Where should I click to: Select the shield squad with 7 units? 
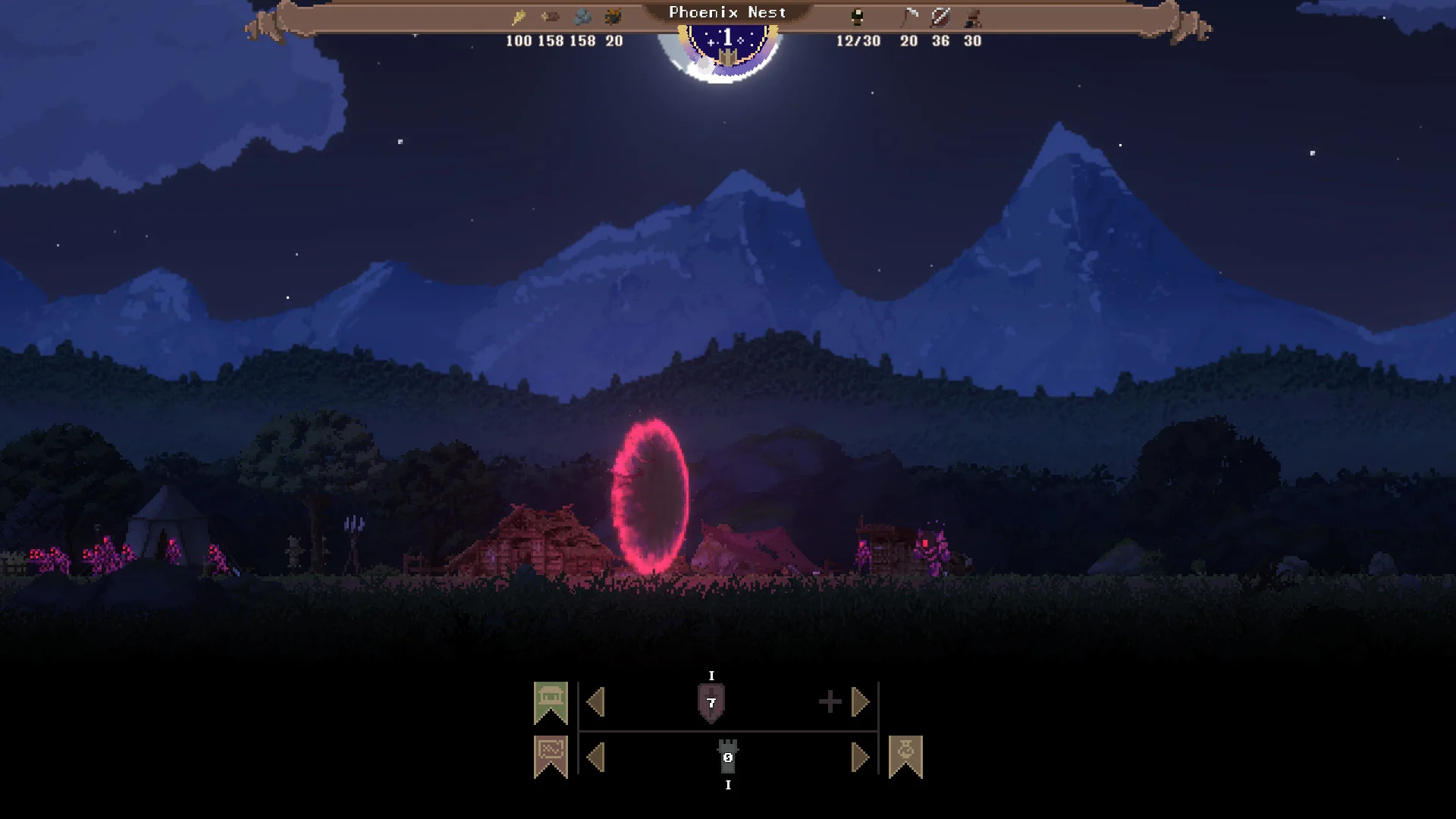[711, 703]
